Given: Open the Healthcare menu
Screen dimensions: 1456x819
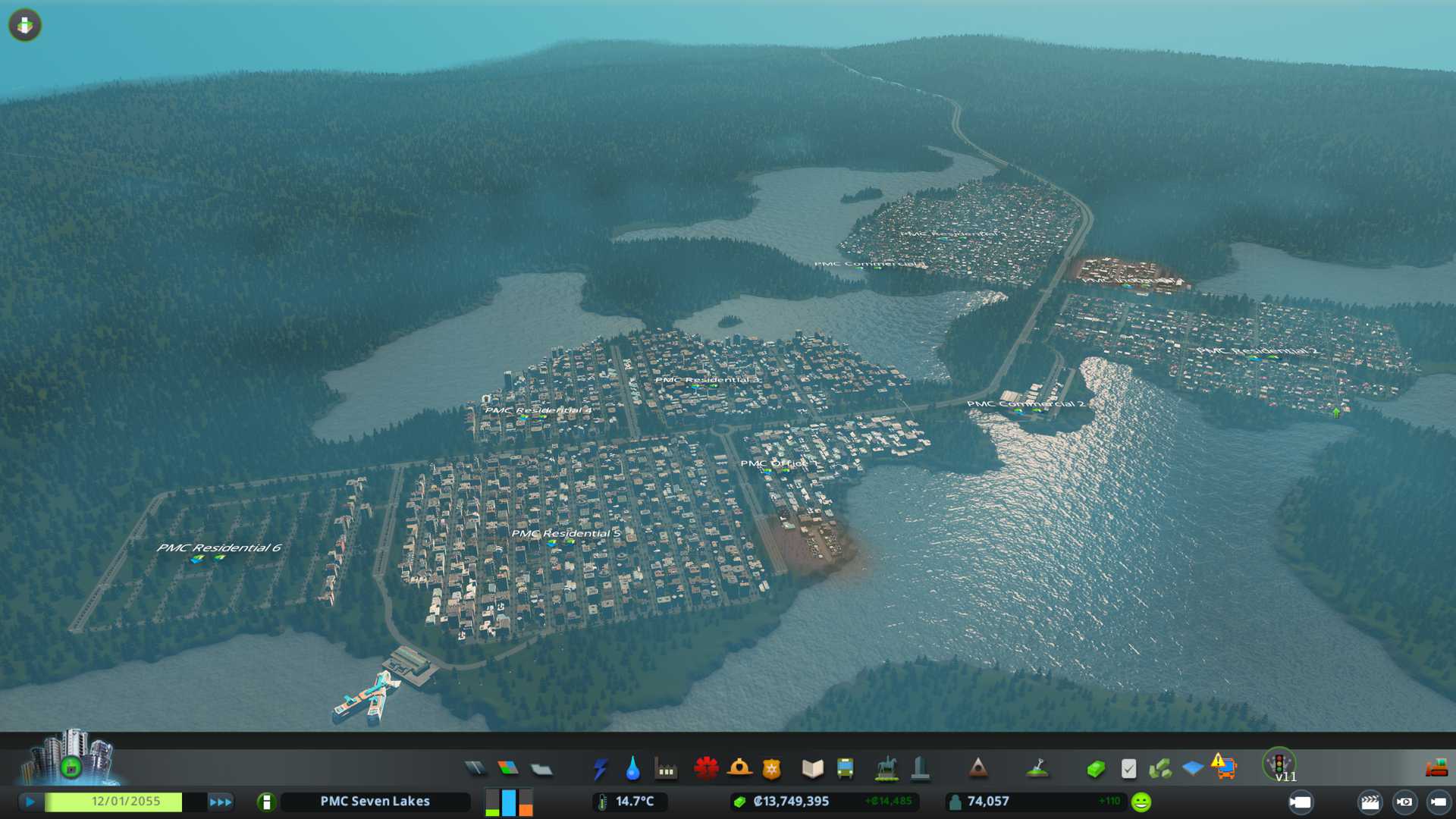Looking at the screenshot, I should pyautogui.click(x=706, y=769).
